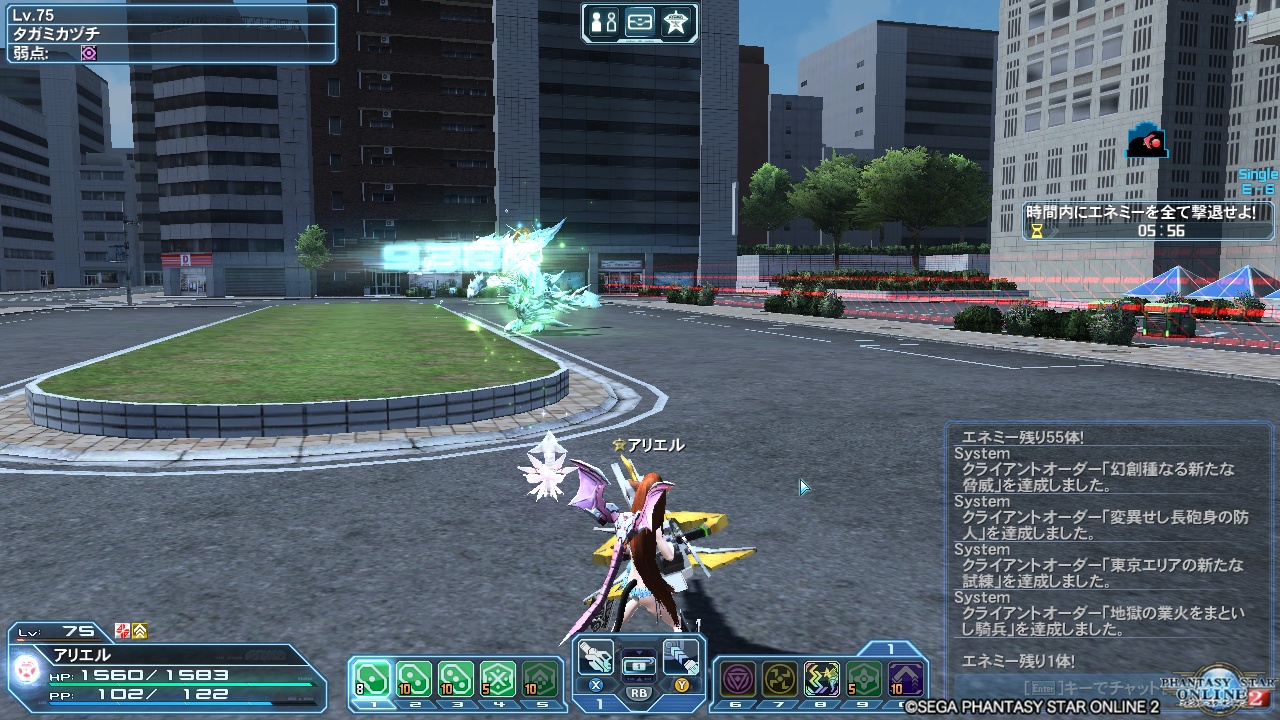Toggle the Y photon blast icon
Viewport: 1280px width, 720px height.
[x=684, y=686]
